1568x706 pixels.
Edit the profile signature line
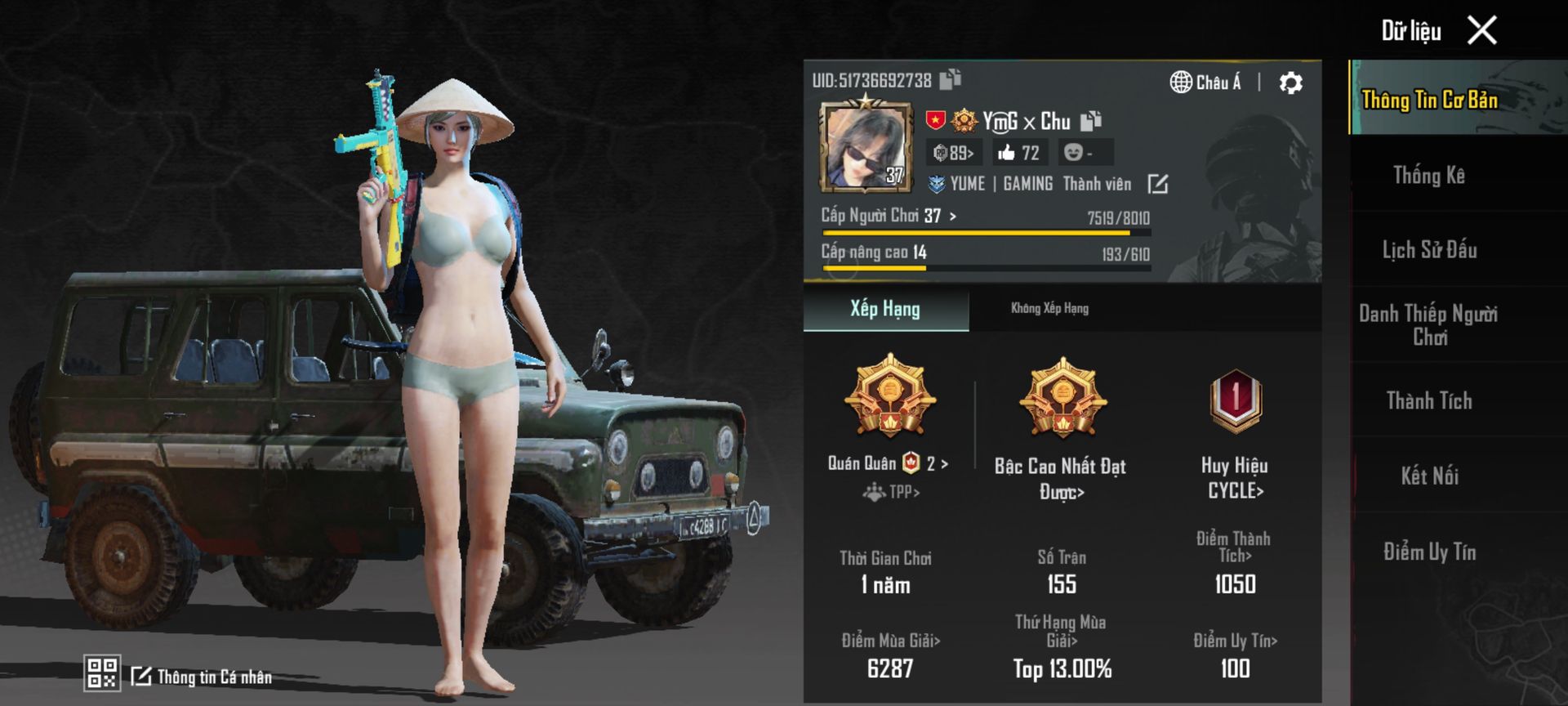point(1157,184)
